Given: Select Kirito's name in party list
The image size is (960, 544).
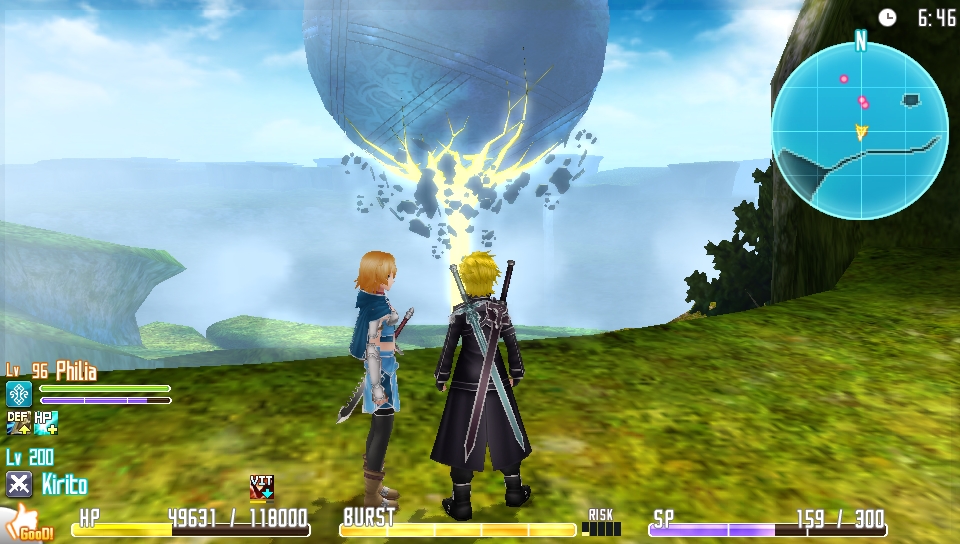Looking at the screenshot, I should click(64, 486).
